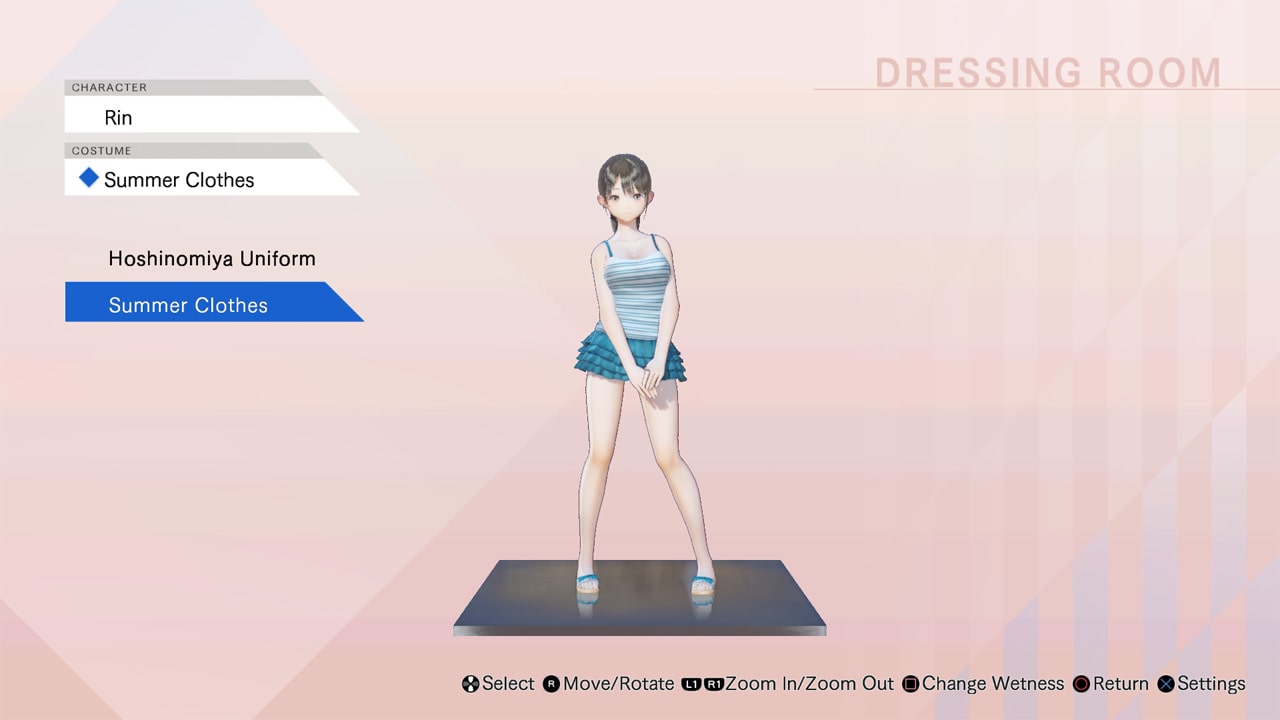Click the R1 Zoom Out button icon
Viewport: 1280px width, 720px height.
pos(713,684)
